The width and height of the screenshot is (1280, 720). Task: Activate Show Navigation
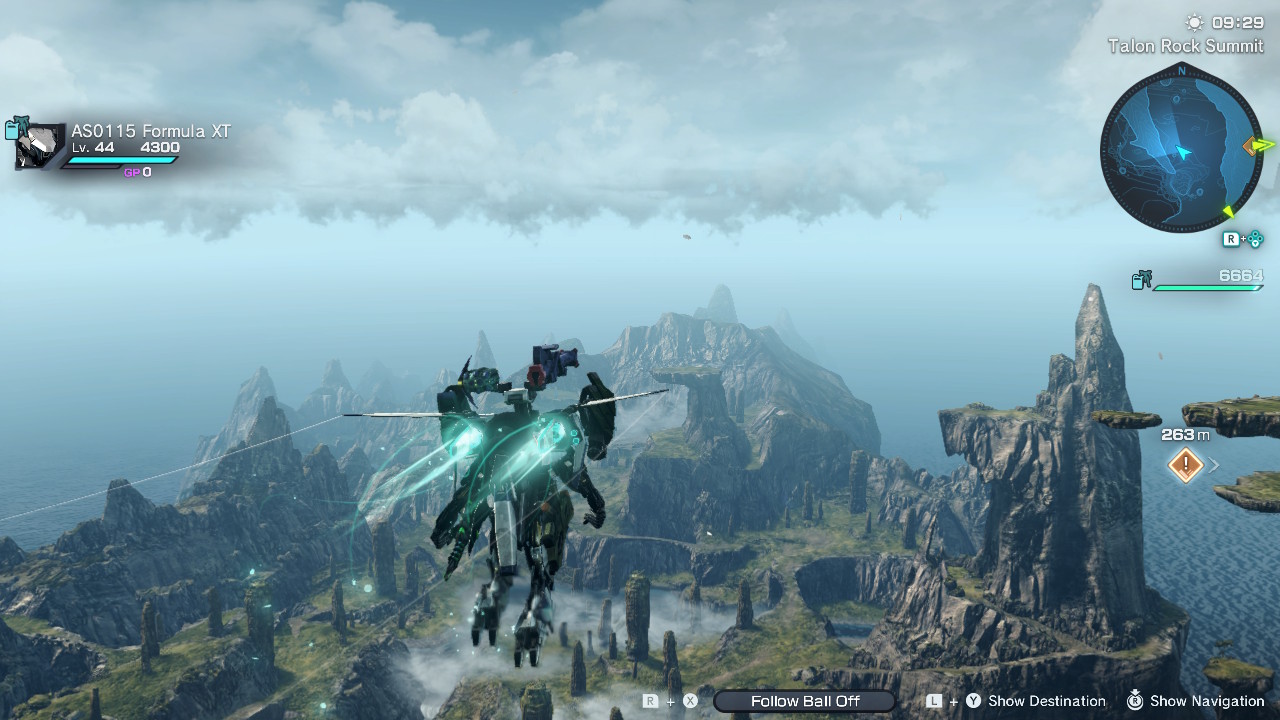(1207, 701)
